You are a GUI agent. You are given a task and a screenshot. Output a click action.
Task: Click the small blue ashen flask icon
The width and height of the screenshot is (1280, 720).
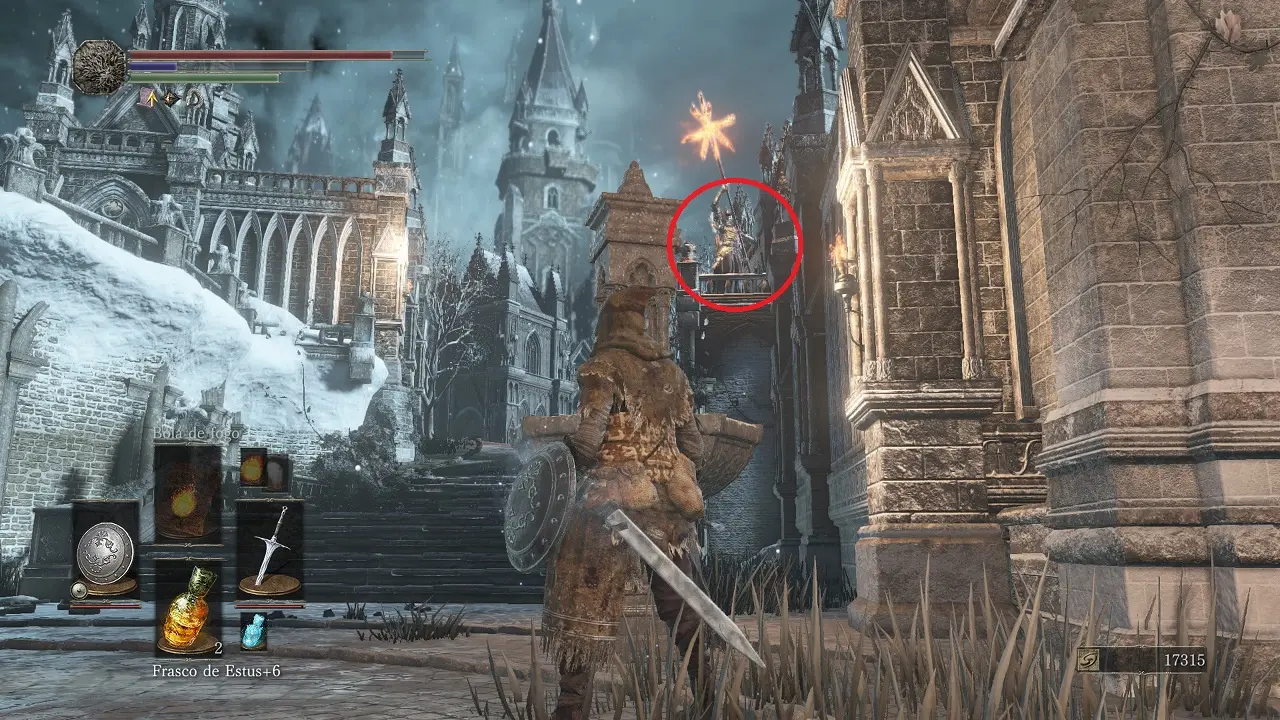point(254,631)
